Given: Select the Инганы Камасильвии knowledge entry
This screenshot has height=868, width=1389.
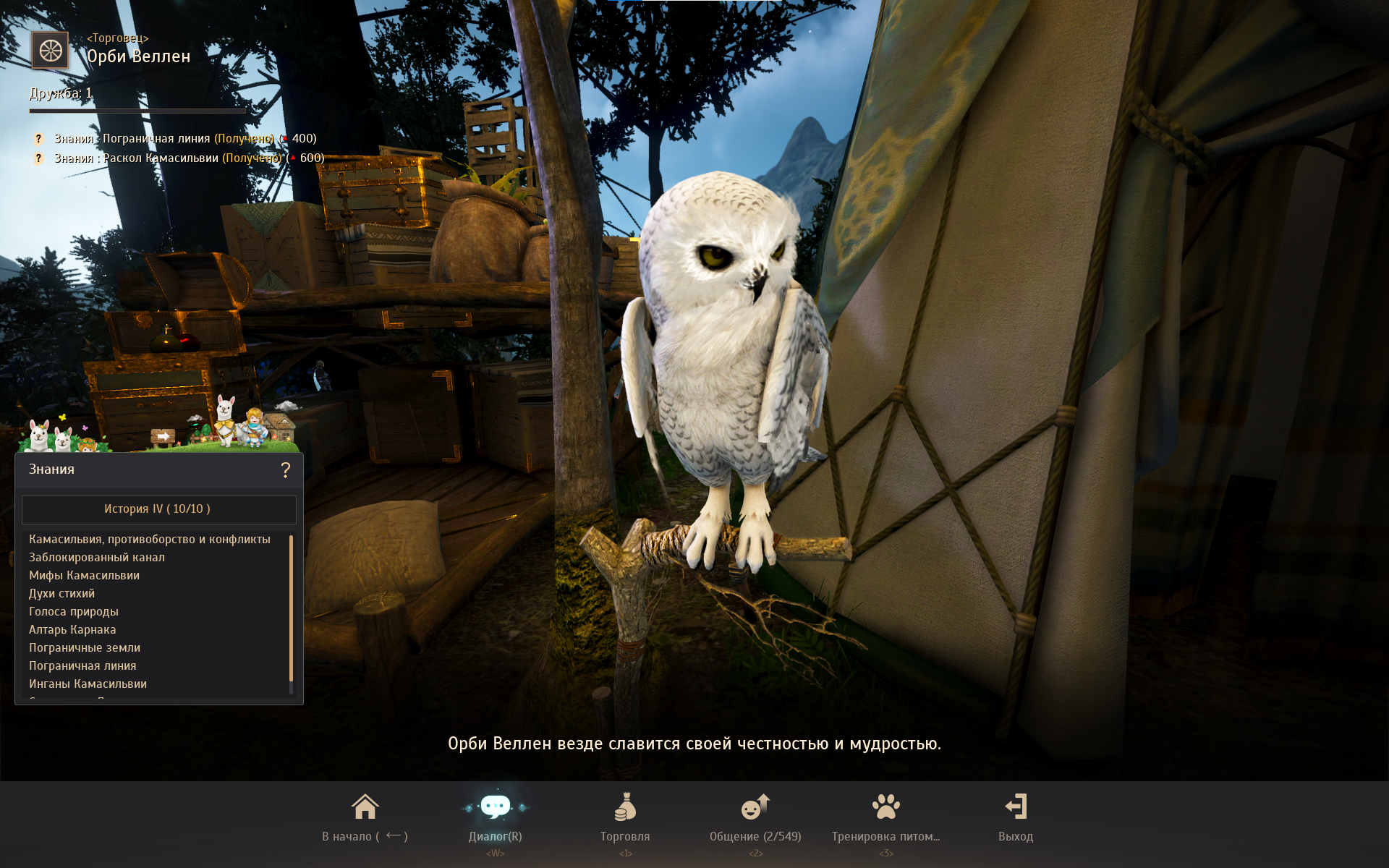Looking at the screenshot, I should coord(88,684).
